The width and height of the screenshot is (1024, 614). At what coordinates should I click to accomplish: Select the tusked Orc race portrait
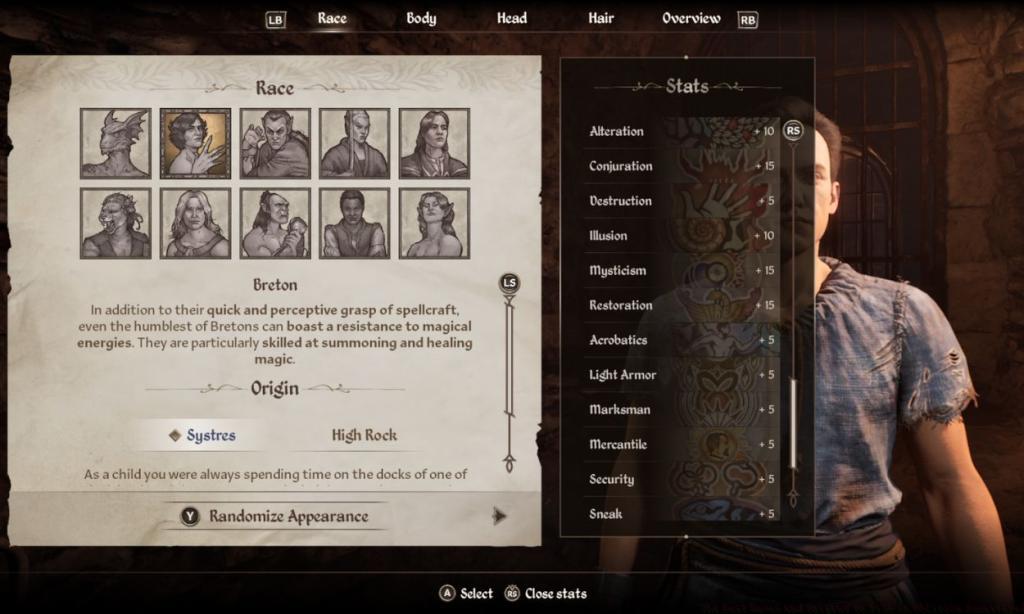click(275, 223)
